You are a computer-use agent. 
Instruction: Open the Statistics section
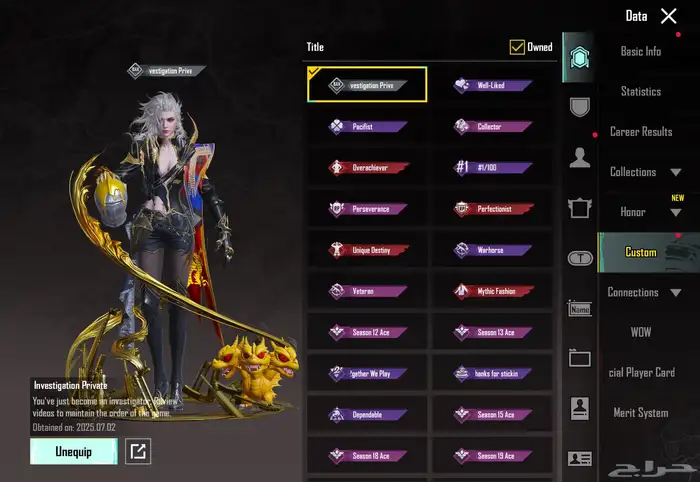click(640, 91)
